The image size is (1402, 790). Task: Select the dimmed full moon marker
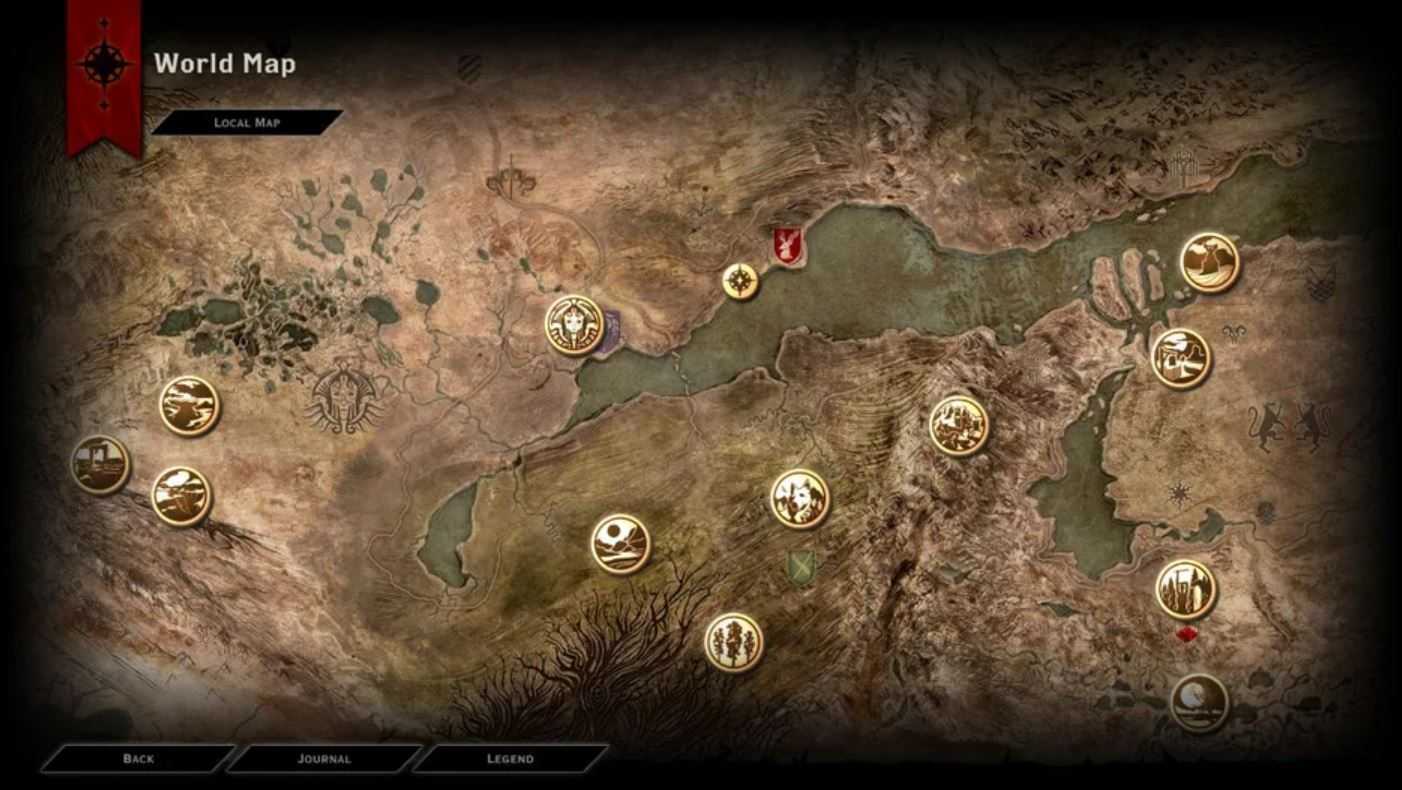pos(1198,702)
